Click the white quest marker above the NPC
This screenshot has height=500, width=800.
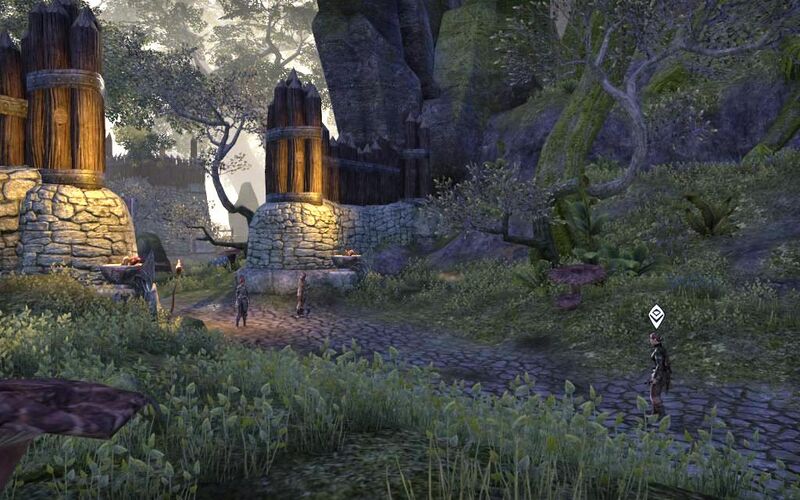(656, 315)
